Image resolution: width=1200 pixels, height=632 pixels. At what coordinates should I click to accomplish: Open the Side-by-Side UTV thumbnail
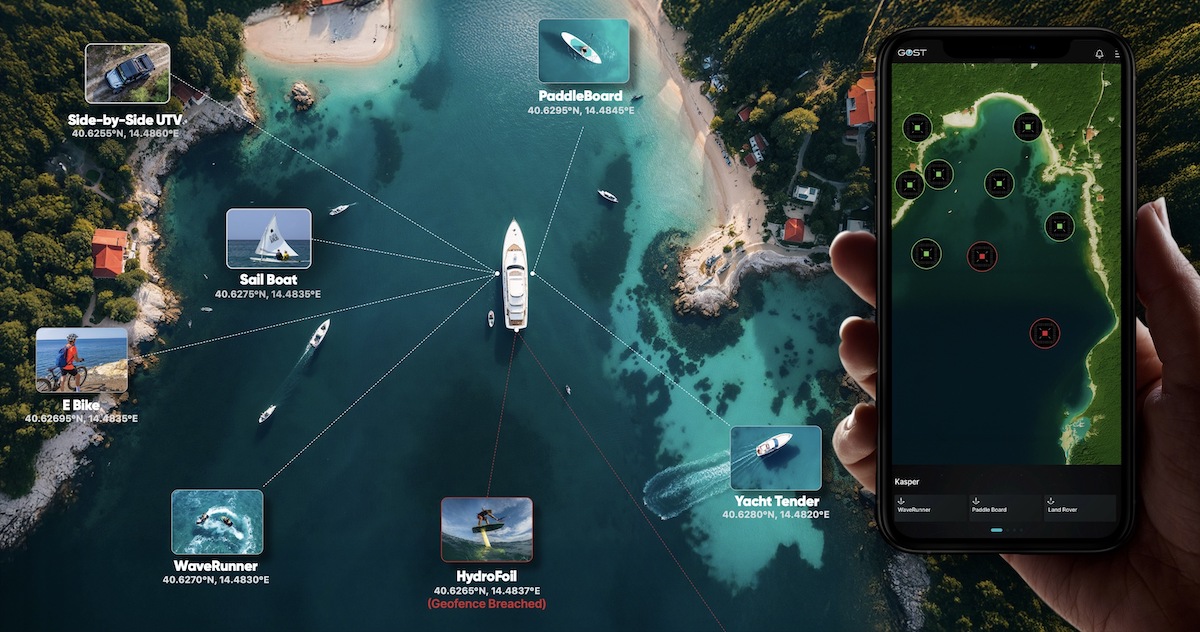click(127, 73)
